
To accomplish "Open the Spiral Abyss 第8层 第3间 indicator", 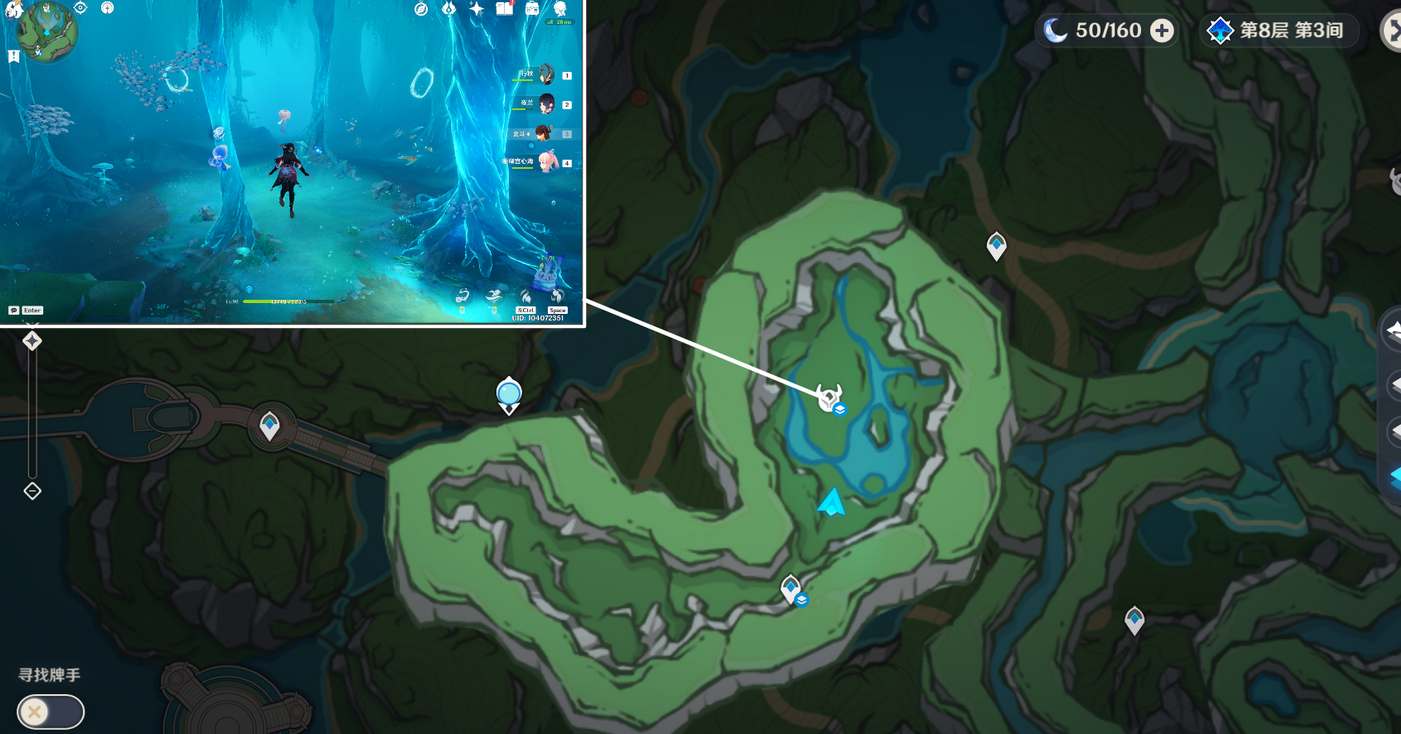I will click(1277, 31).
